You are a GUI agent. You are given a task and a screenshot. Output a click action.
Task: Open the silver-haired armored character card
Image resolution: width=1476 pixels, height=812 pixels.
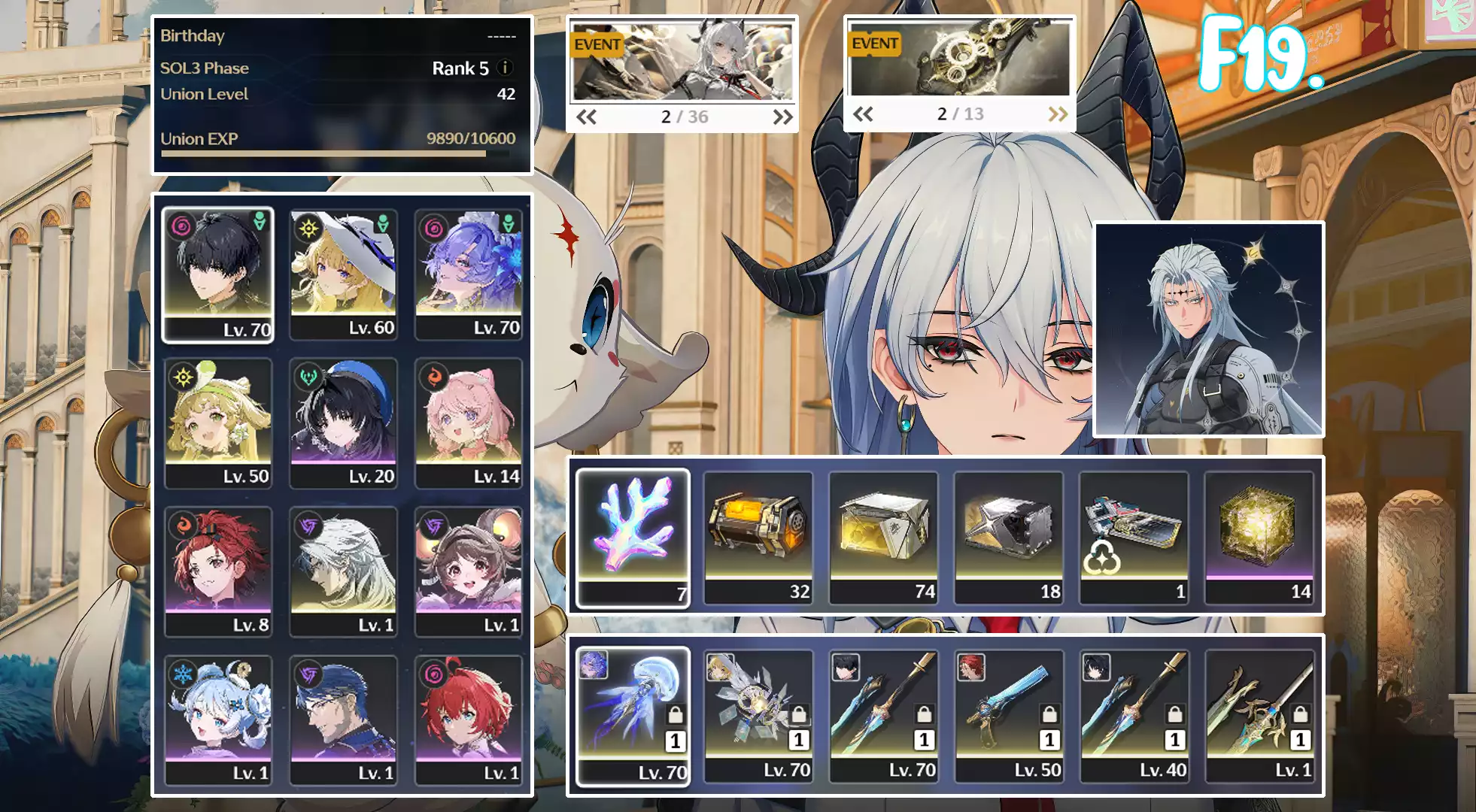(x=1208, y=329)
